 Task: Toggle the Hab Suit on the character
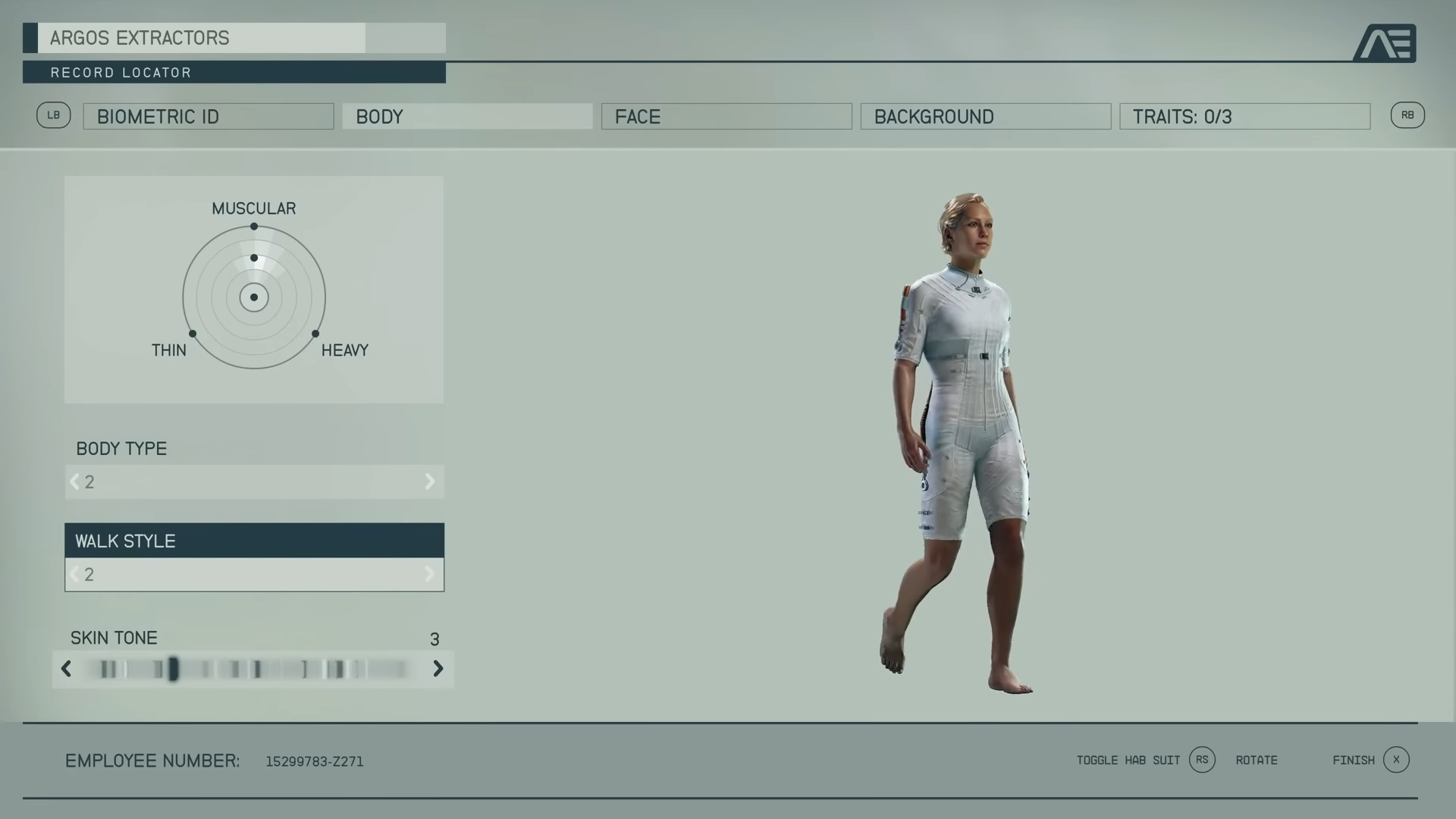pos(1128,760)
